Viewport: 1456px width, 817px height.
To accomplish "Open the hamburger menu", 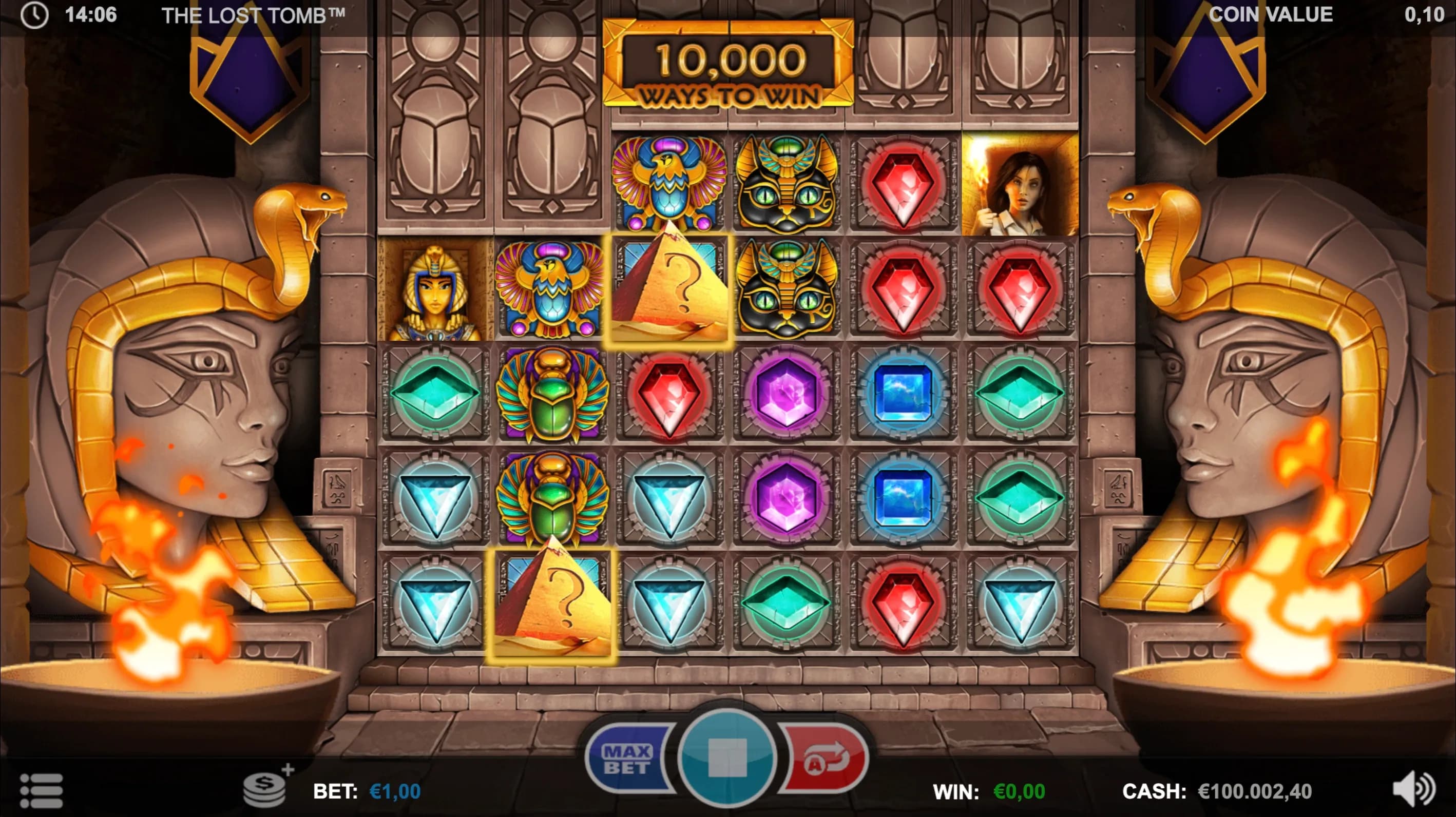I will (x=41, y=790).
